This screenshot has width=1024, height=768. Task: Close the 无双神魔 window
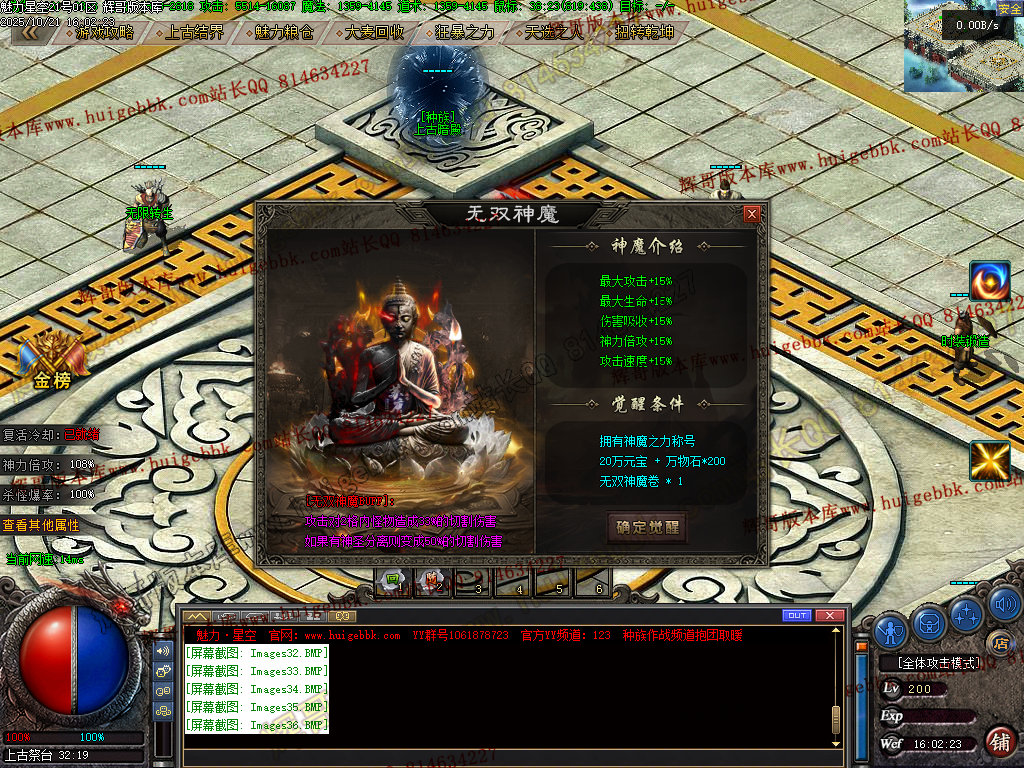[751, 214]
